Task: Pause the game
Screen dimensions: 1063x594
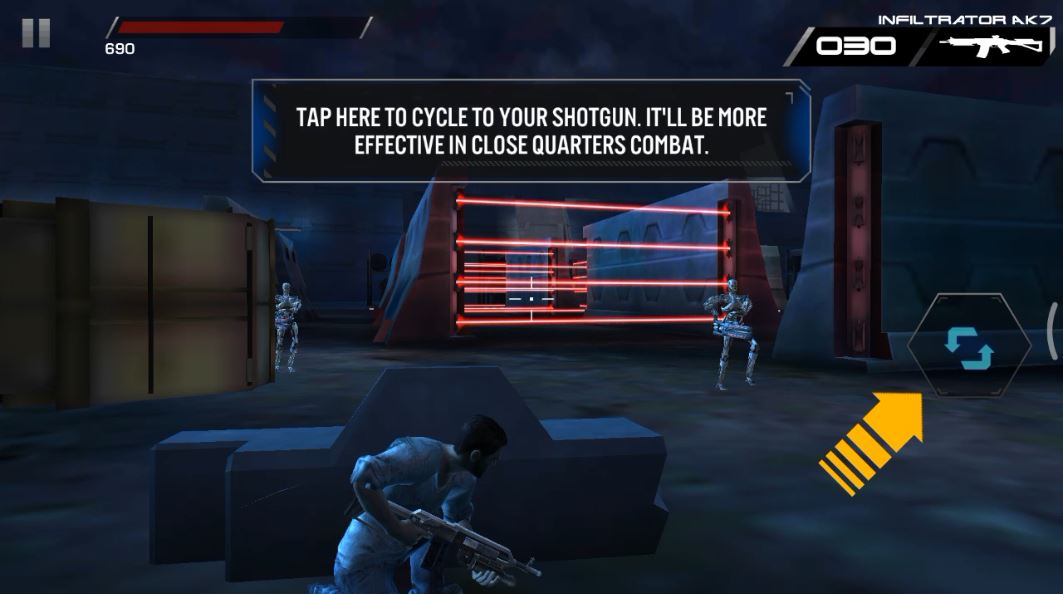Action: point(36,33)
